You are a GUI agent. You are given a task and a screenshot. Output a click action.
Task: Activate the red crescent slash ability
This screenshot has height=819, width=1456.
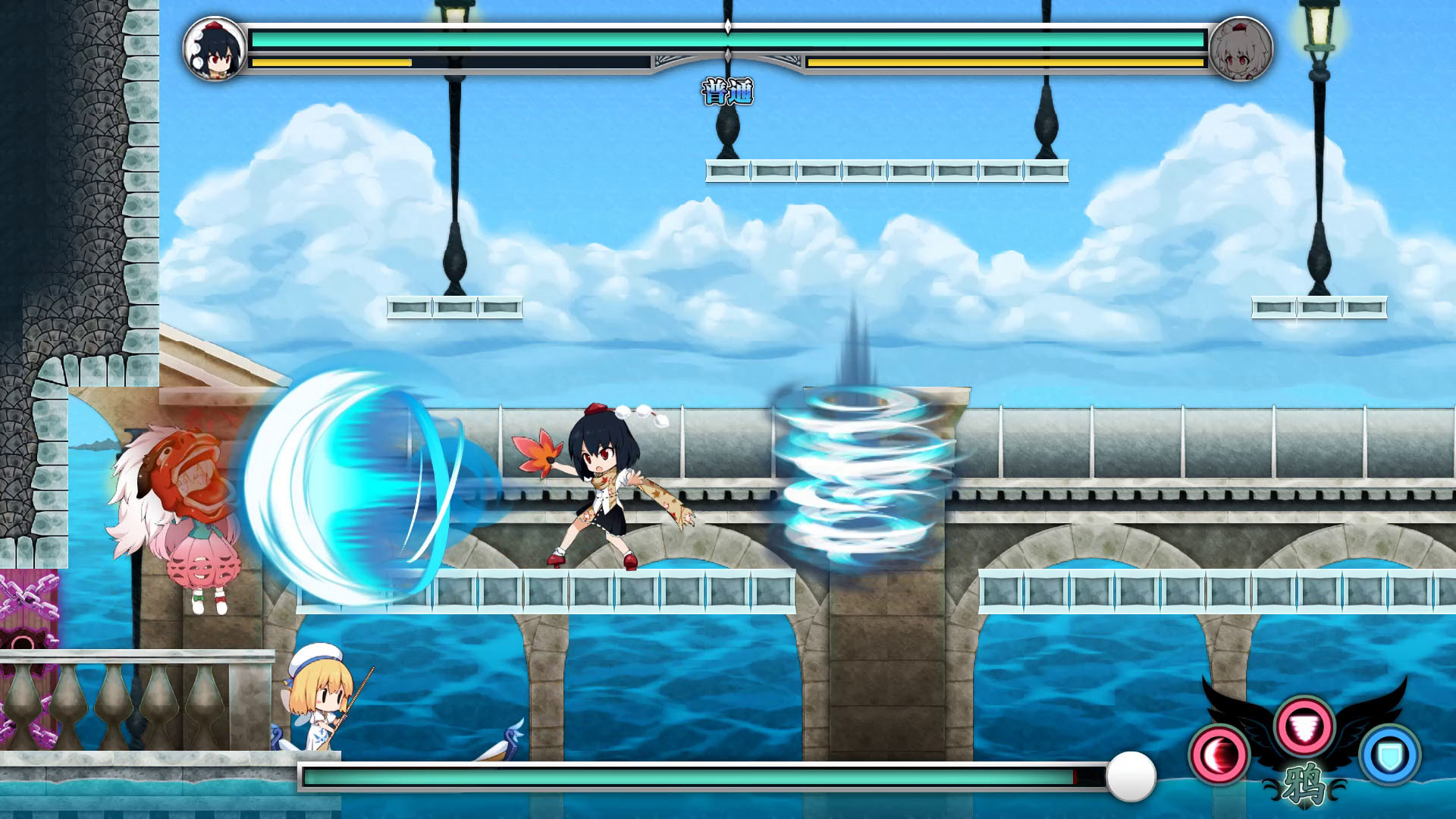1219,755
